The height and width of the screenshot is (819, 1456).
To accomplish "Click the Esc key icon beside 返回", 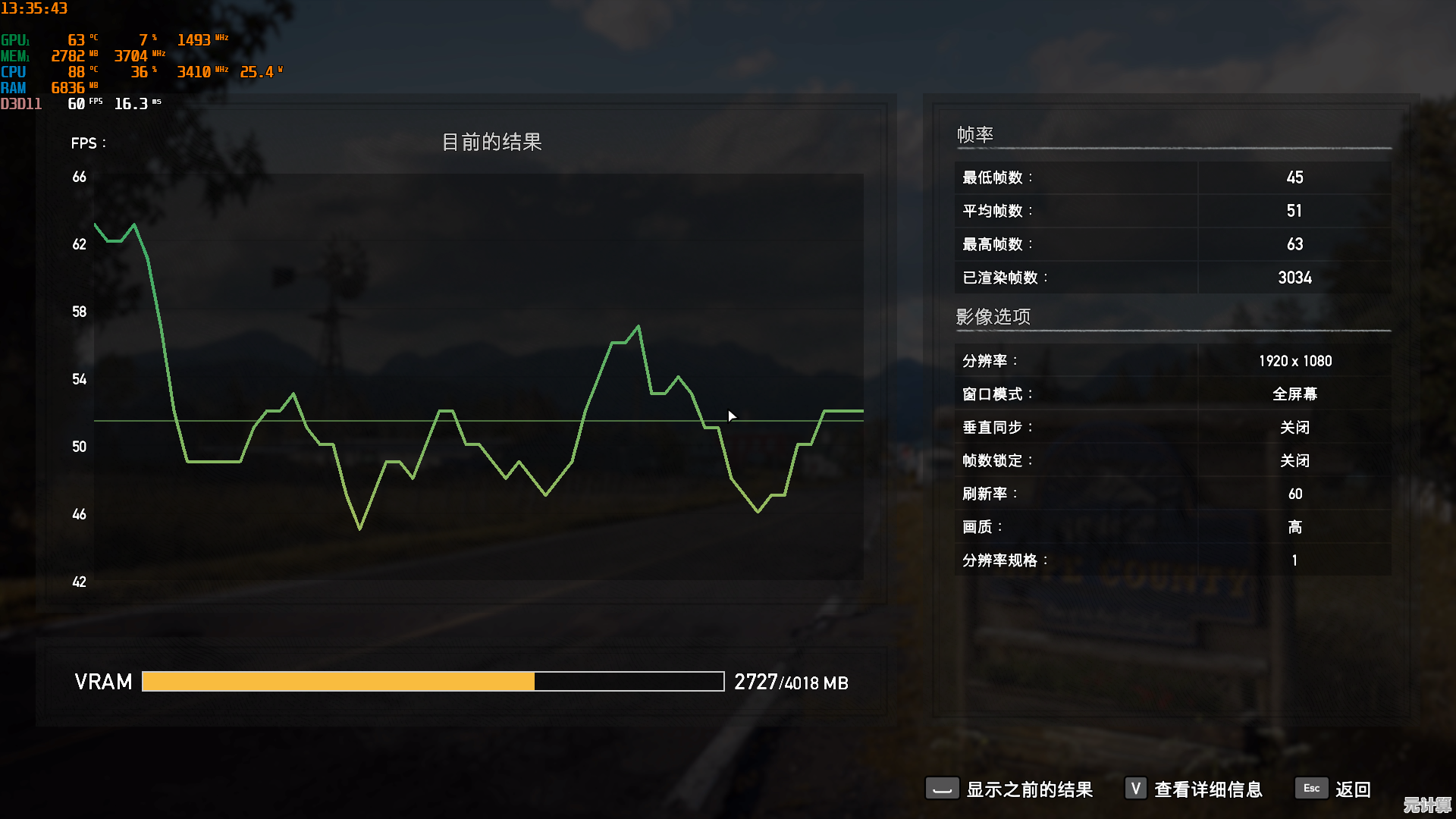I will tap(1311, 789).
